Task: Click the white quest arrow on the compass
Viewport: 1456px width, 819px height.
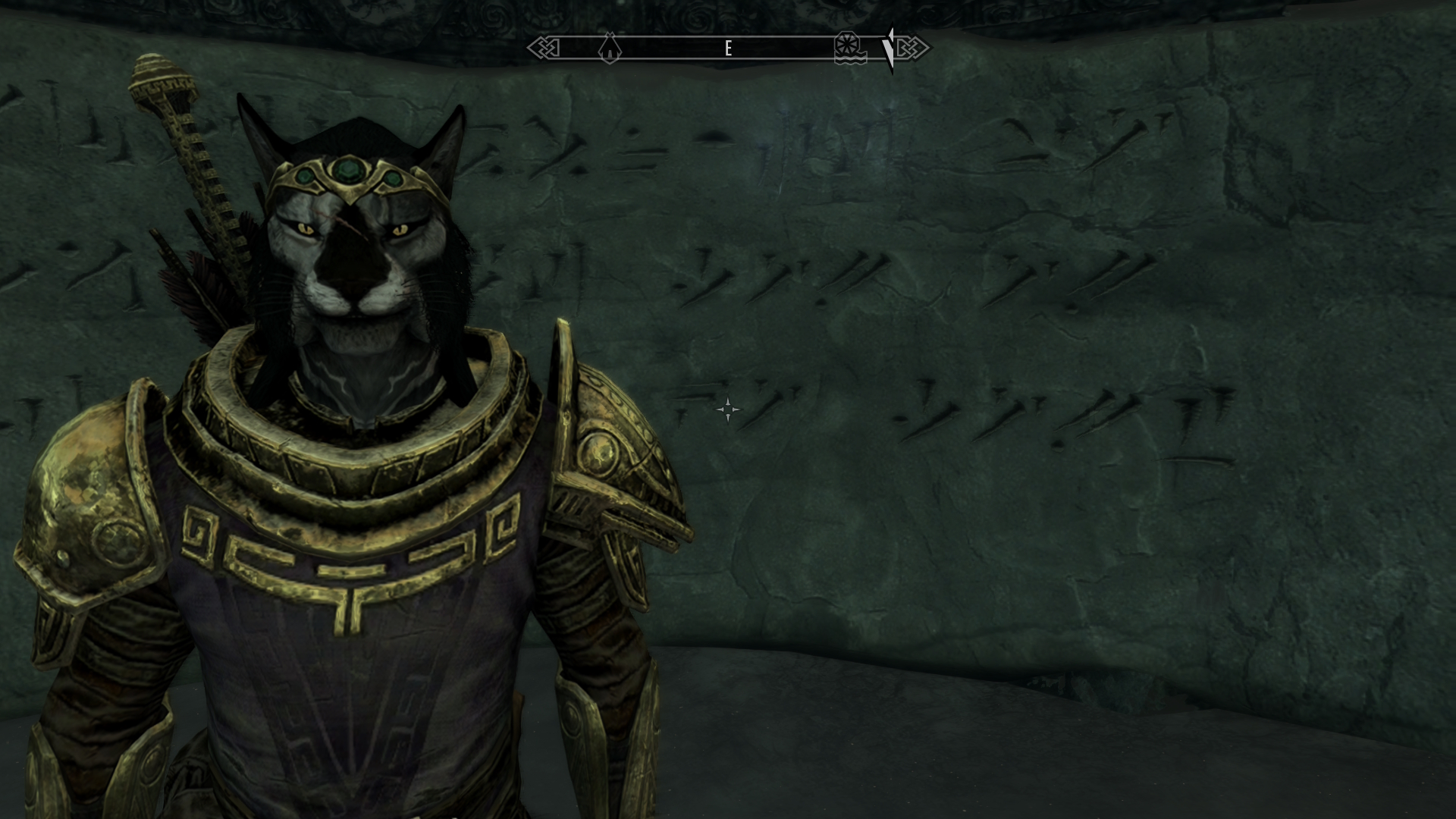Action: (x=889, y=49)
